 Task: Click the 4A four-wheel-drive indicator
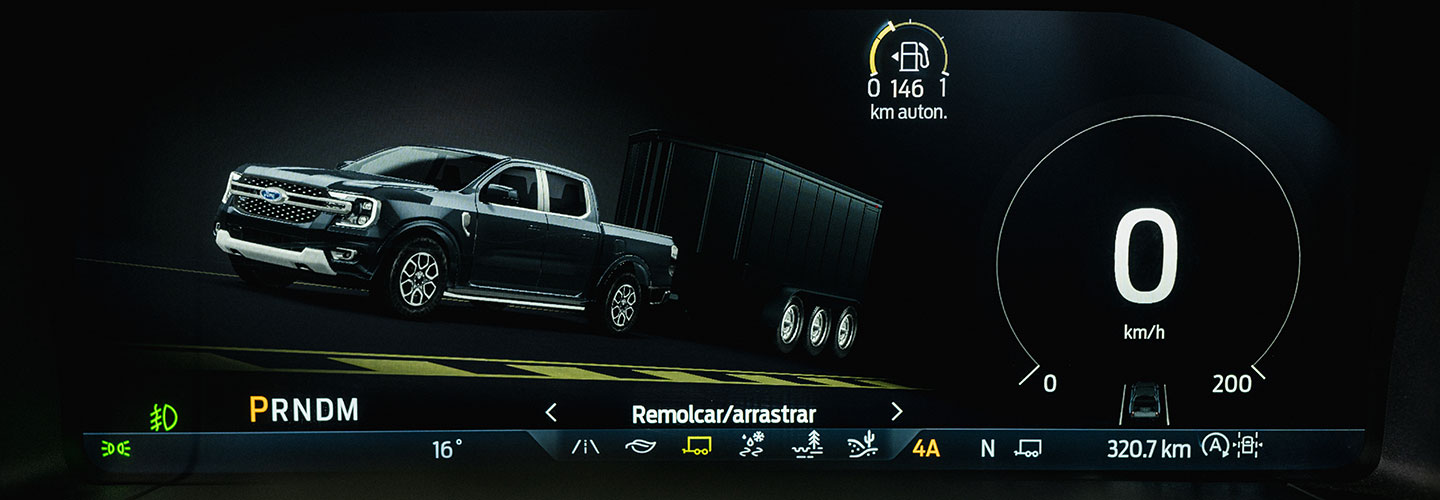(x=926, y=448)
